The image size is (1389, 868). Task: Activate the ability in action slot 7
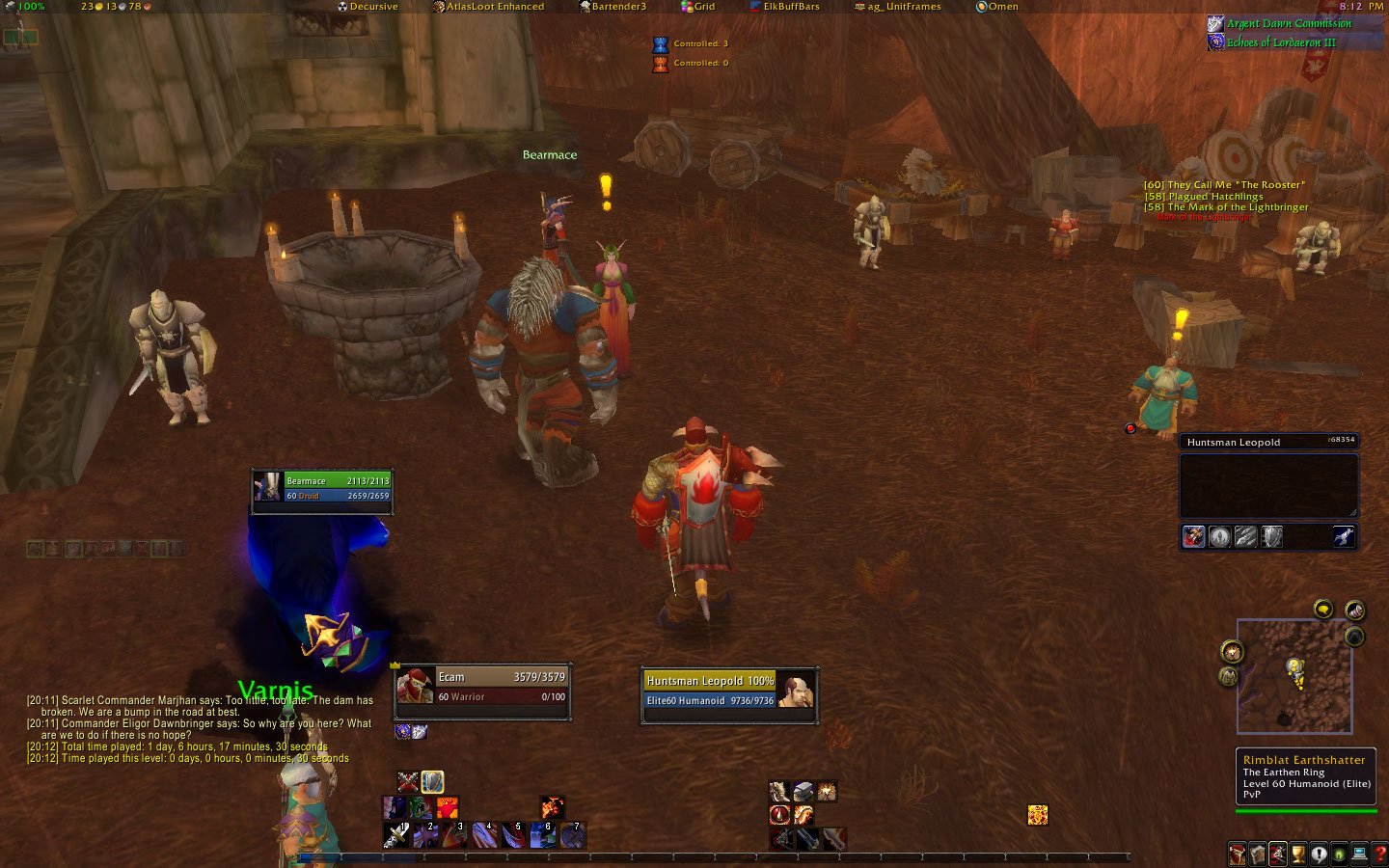point(572,834)
